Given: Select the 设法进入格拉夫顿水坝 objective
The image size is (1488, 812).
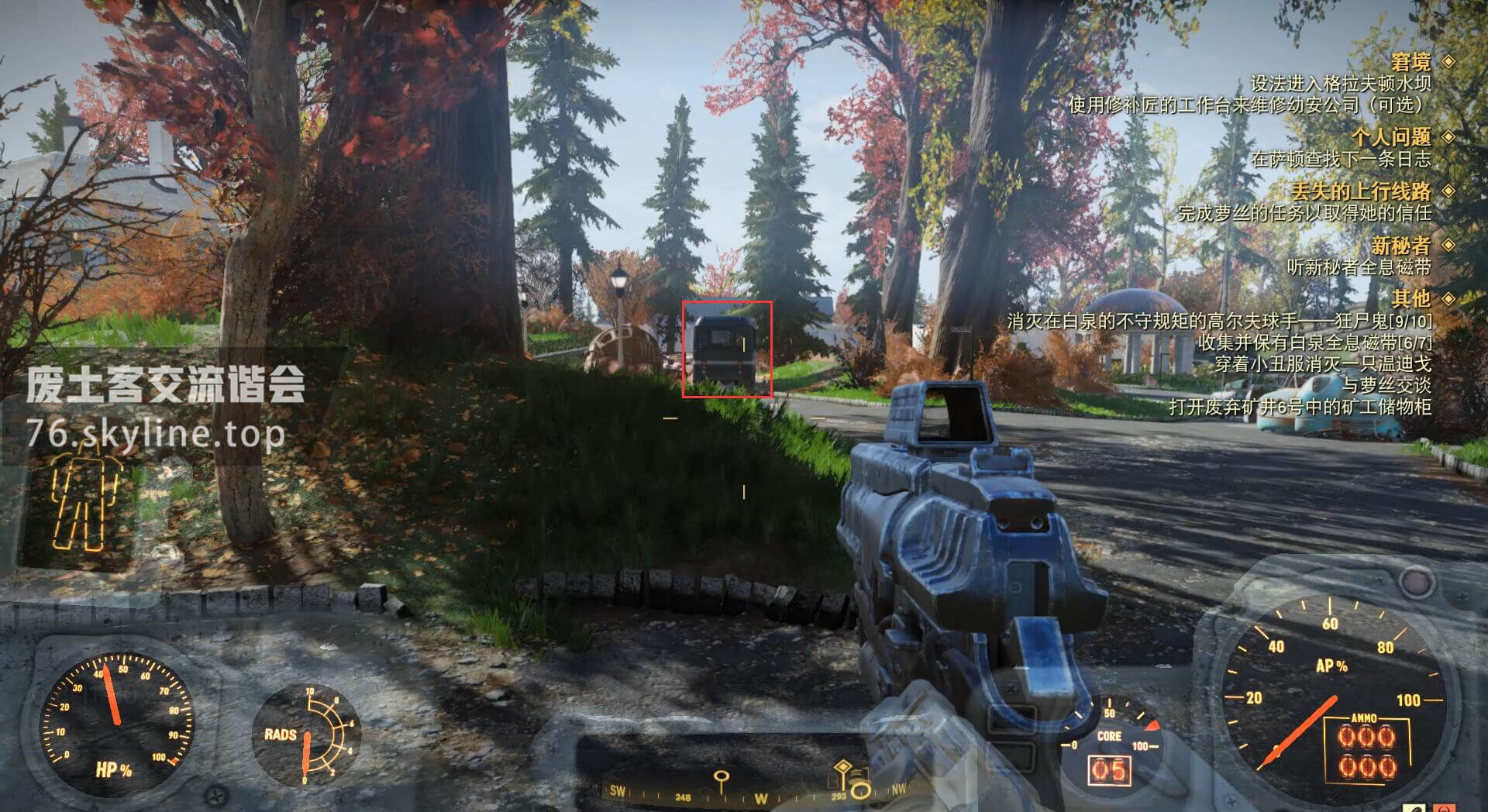Looking at the screenshot, I should [x=1340, y=83].
